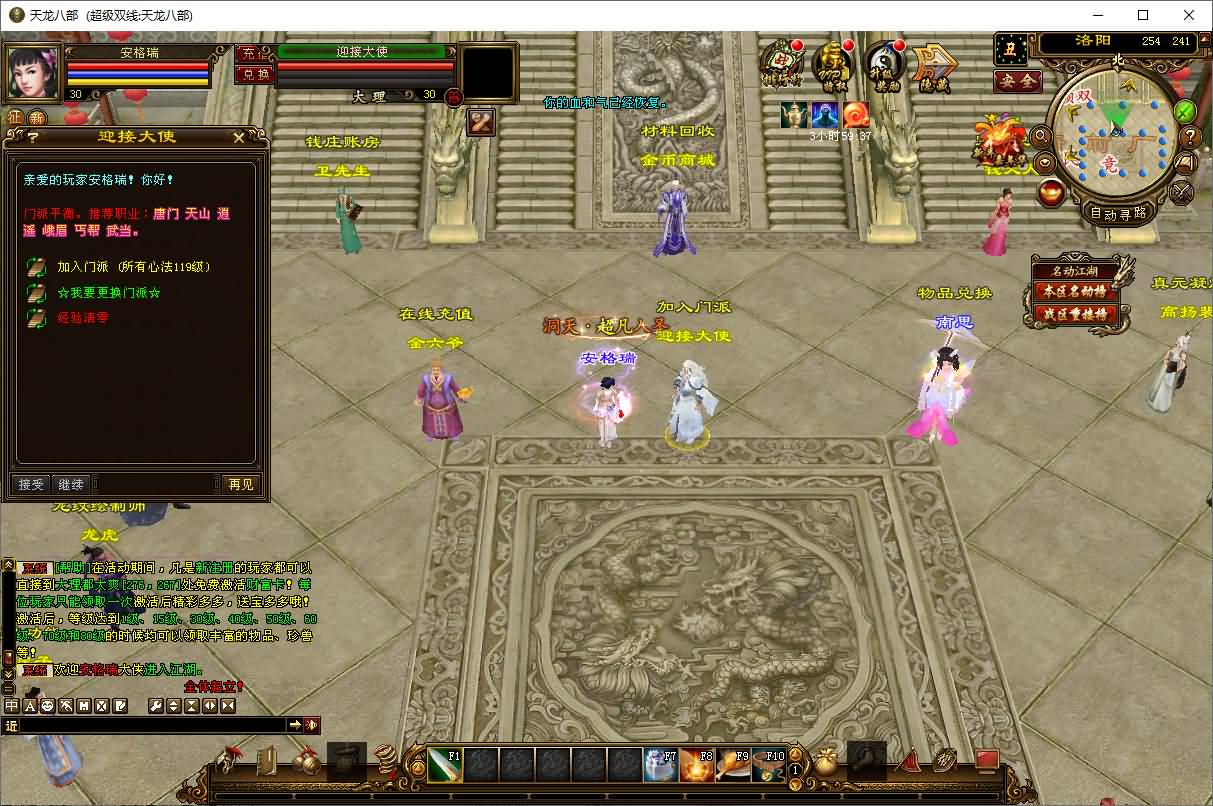The width and height of the screenshot is (1213, 806).
Task: Click the 再见 goodbye button
Action: coord(241,484)
